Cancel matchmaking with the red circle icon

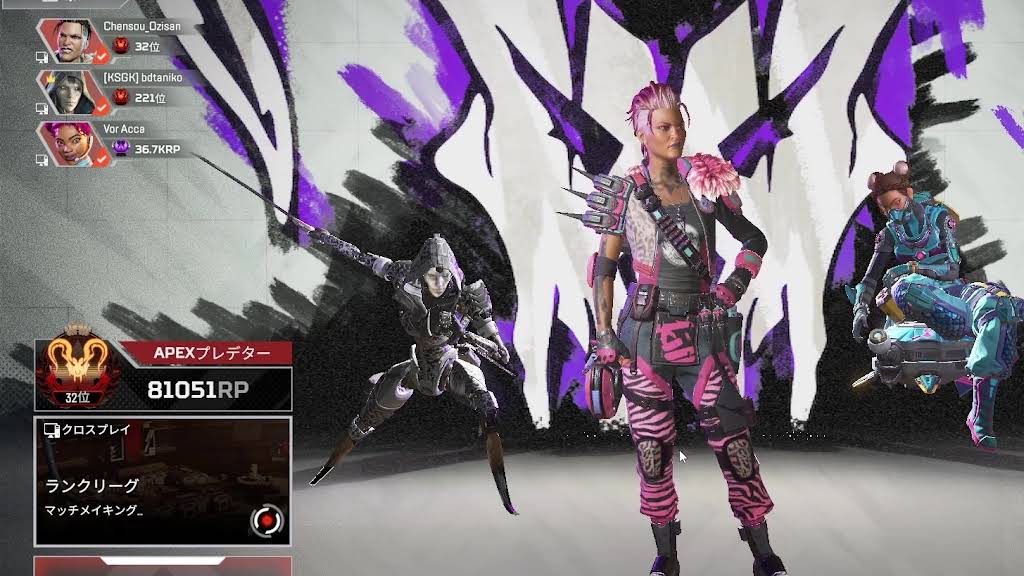point(267,520)
